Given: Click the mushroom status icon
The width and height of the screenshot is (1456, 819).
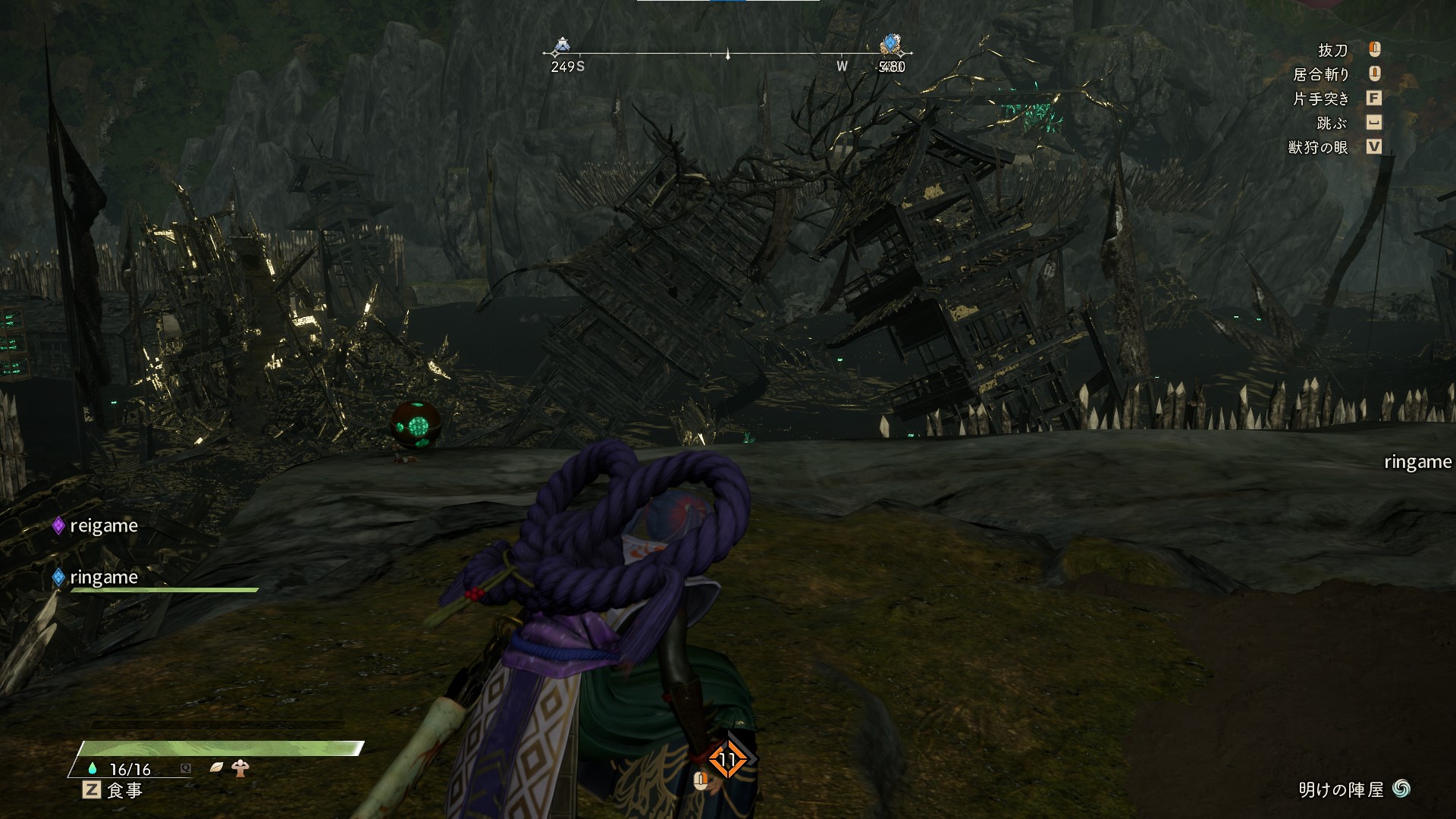Looking at the screenshot, I should [x=241, y=768].
